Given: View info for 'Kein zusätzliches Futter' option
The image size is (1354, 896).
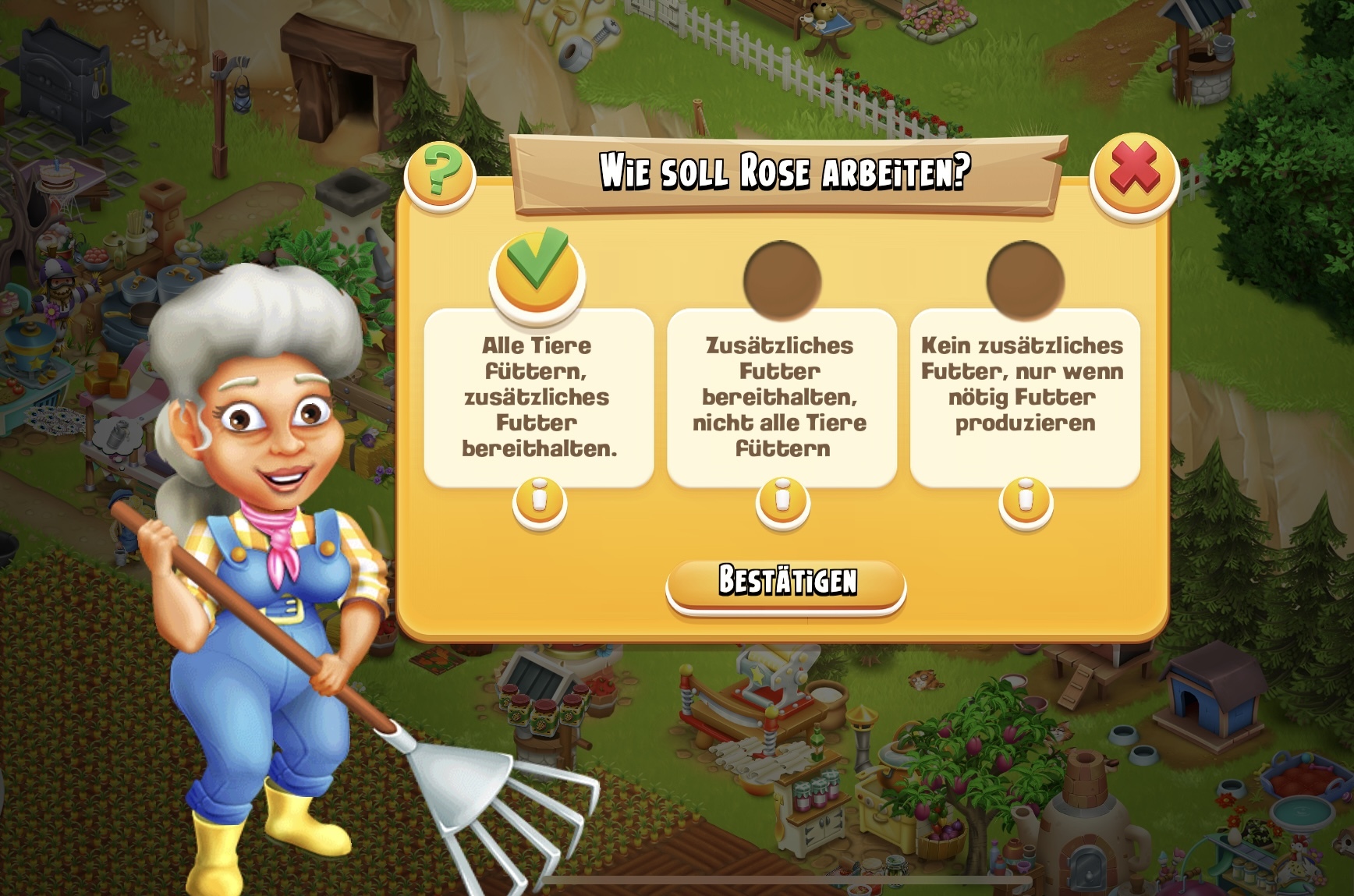Looking at the screenshot, I should (x=1026, y=501).
